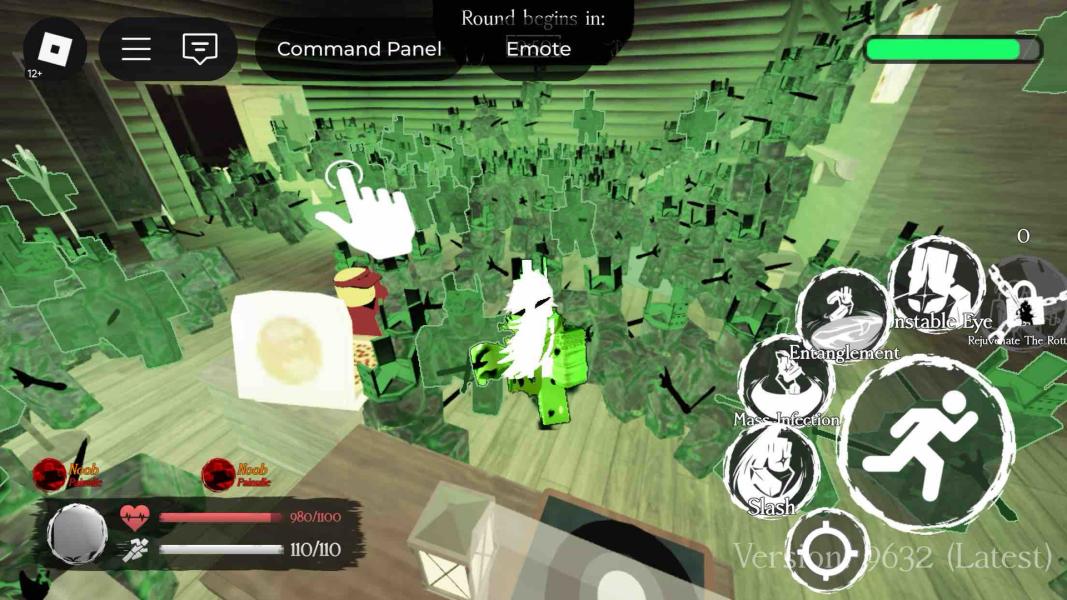This screenshot has height=600, width=1067.
Task: Tap the crosshair target button
Action: pos(827,551)
